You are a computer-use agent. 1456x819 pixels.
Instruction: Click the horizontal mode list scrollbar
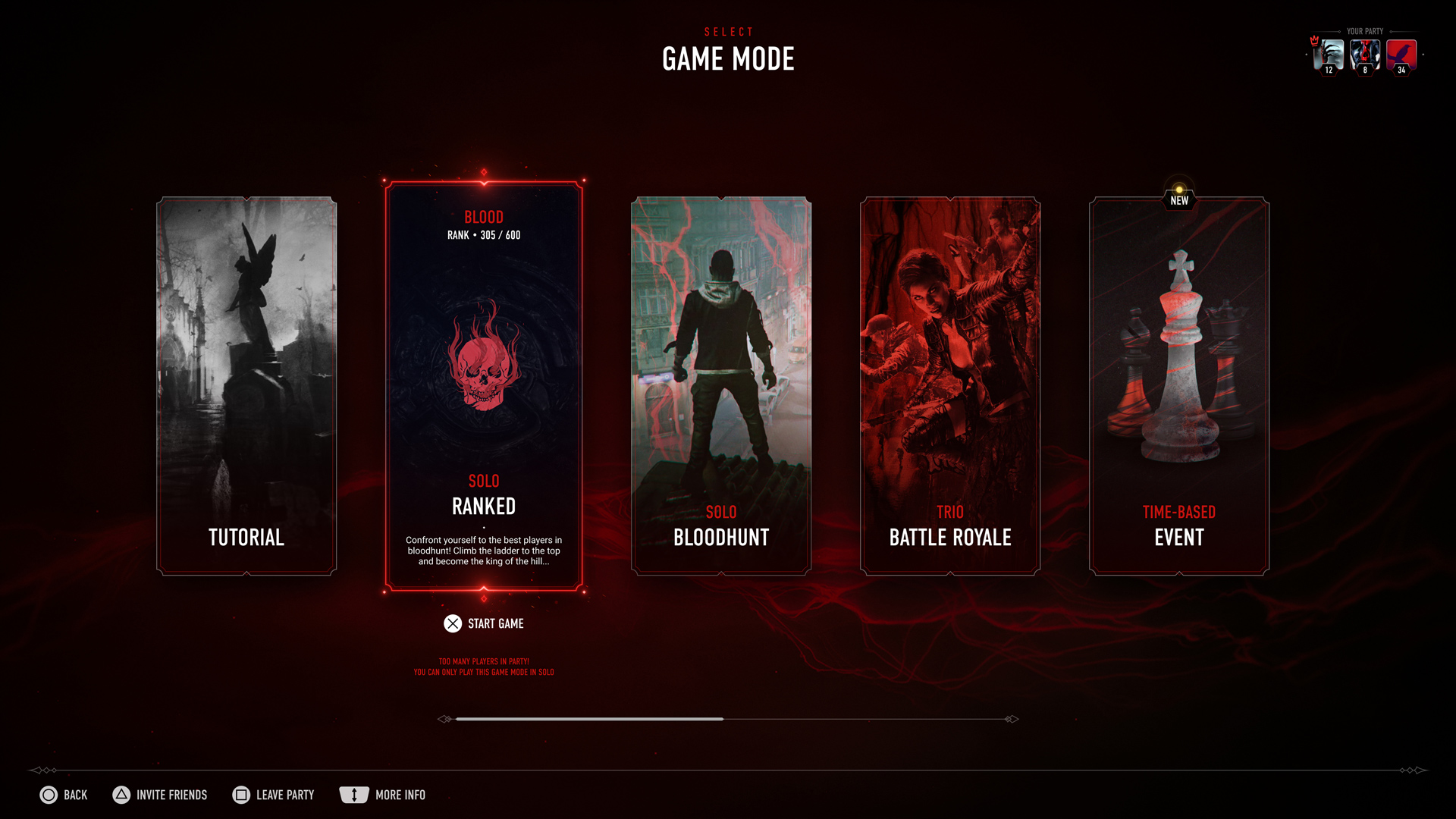(x=589, y=719)
